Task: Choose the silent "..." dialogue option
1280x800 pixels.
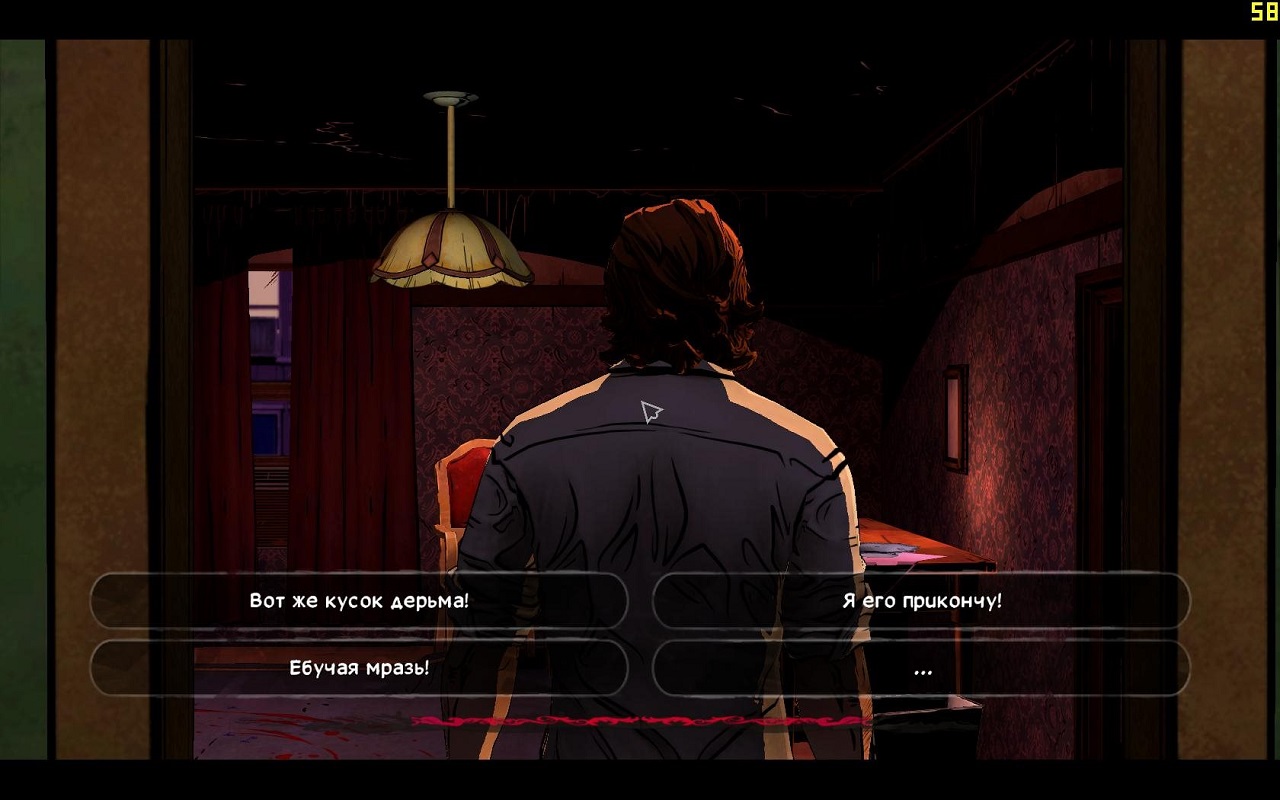Action: click(x=921, y=668)
